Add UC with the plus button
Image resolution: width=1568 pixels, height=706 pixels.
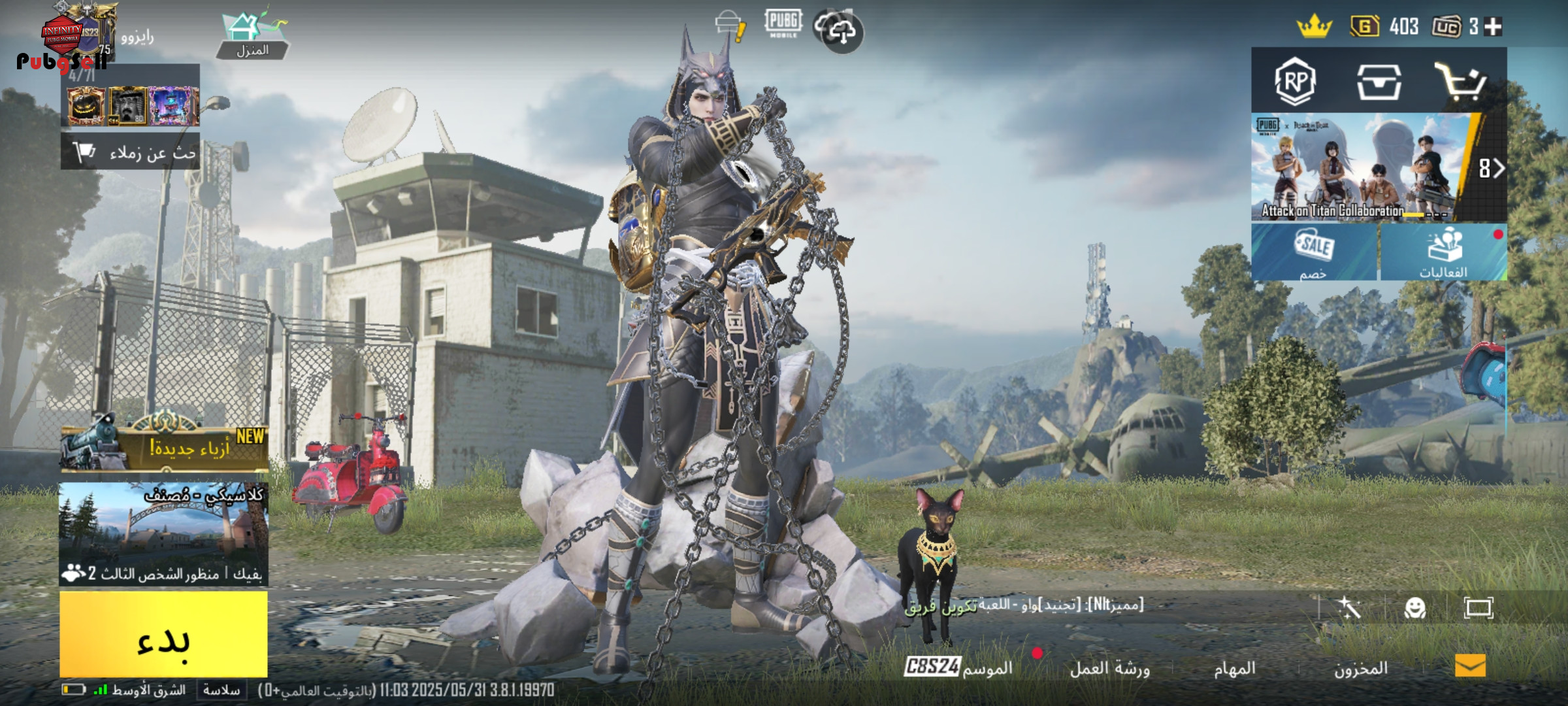pos(1493,27)
